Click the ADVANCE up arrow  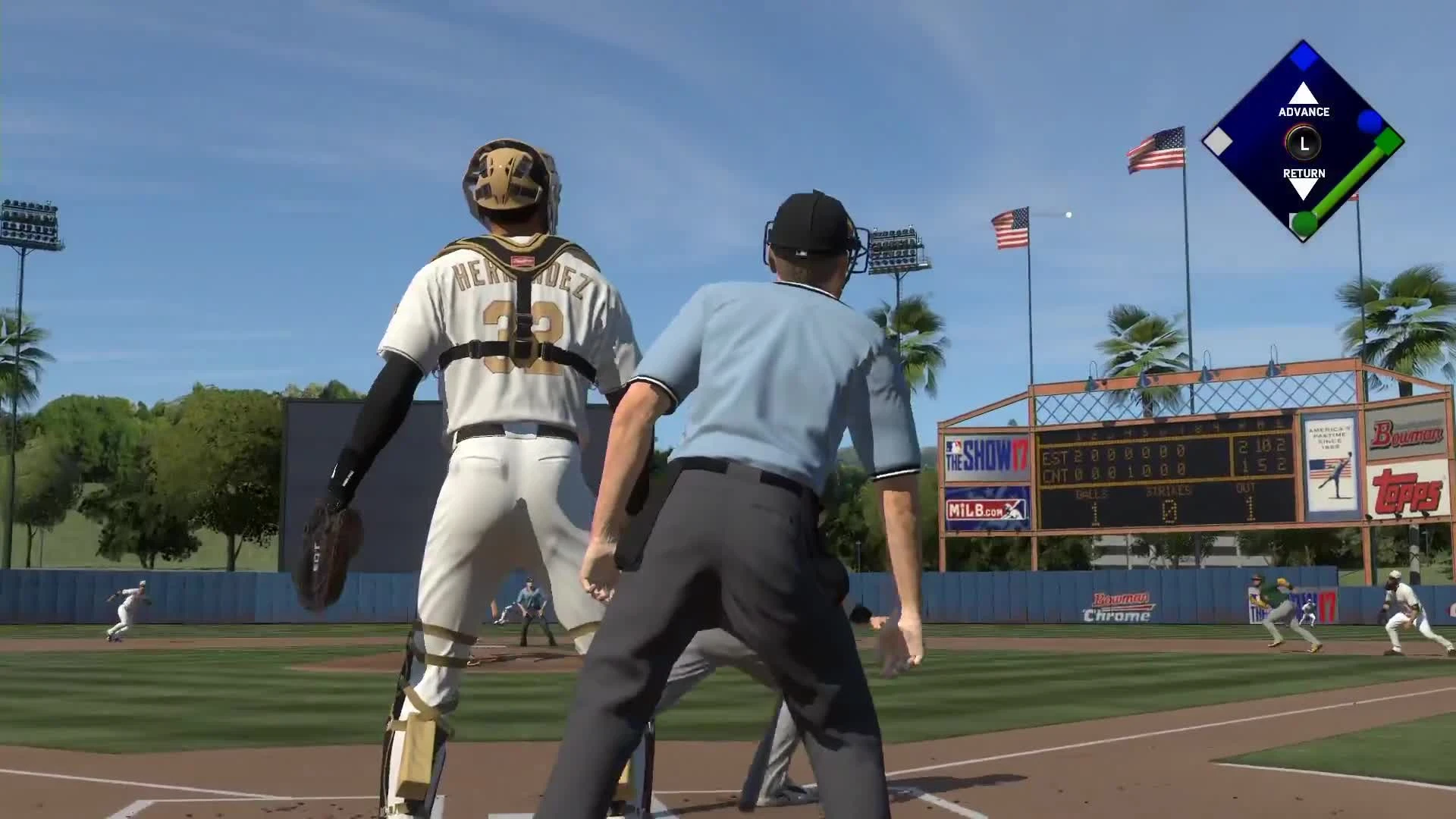(1303, 91)
